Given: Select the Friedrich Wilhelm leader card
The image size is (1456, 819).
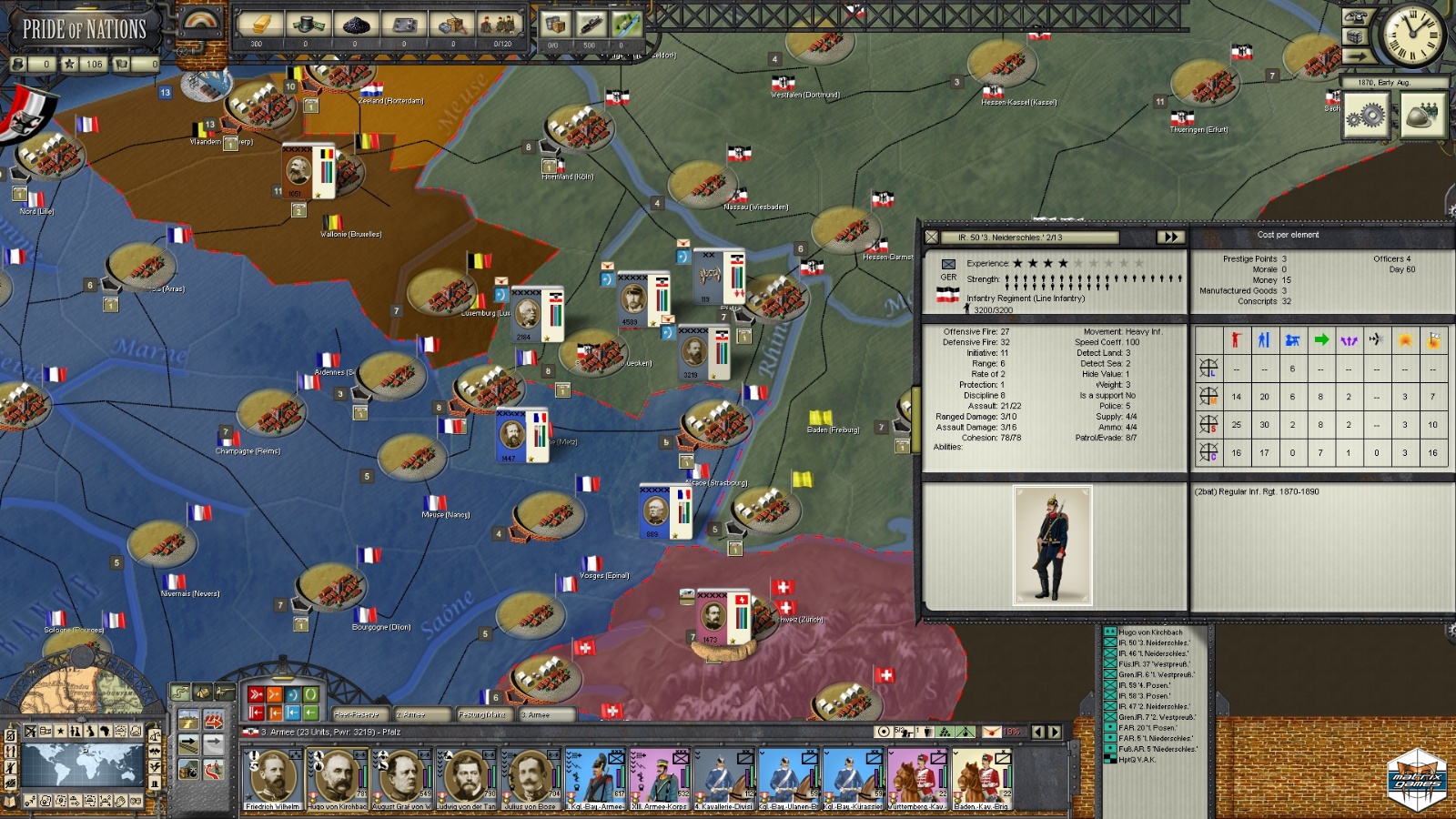Looking at the screenshot, I should 272,779.
